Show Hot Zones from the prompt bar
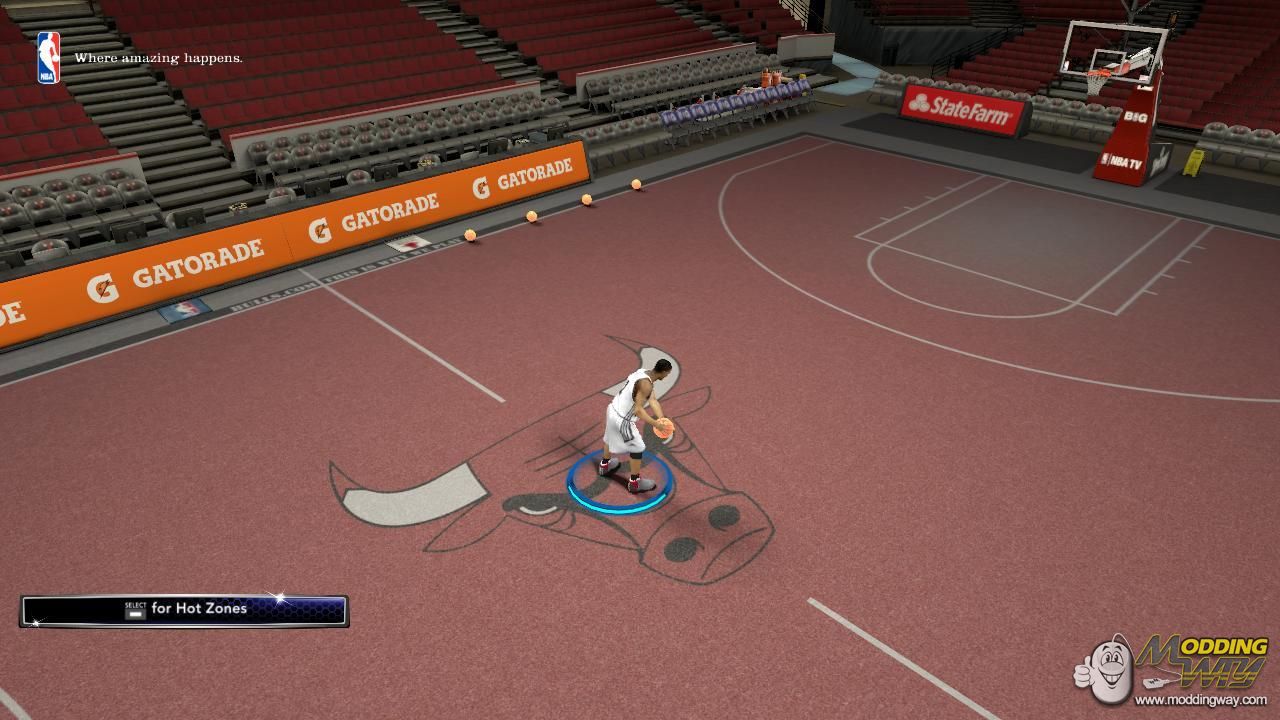This screenshot has width=1280, height=720. pyautogui.click(x=185, y=610)
